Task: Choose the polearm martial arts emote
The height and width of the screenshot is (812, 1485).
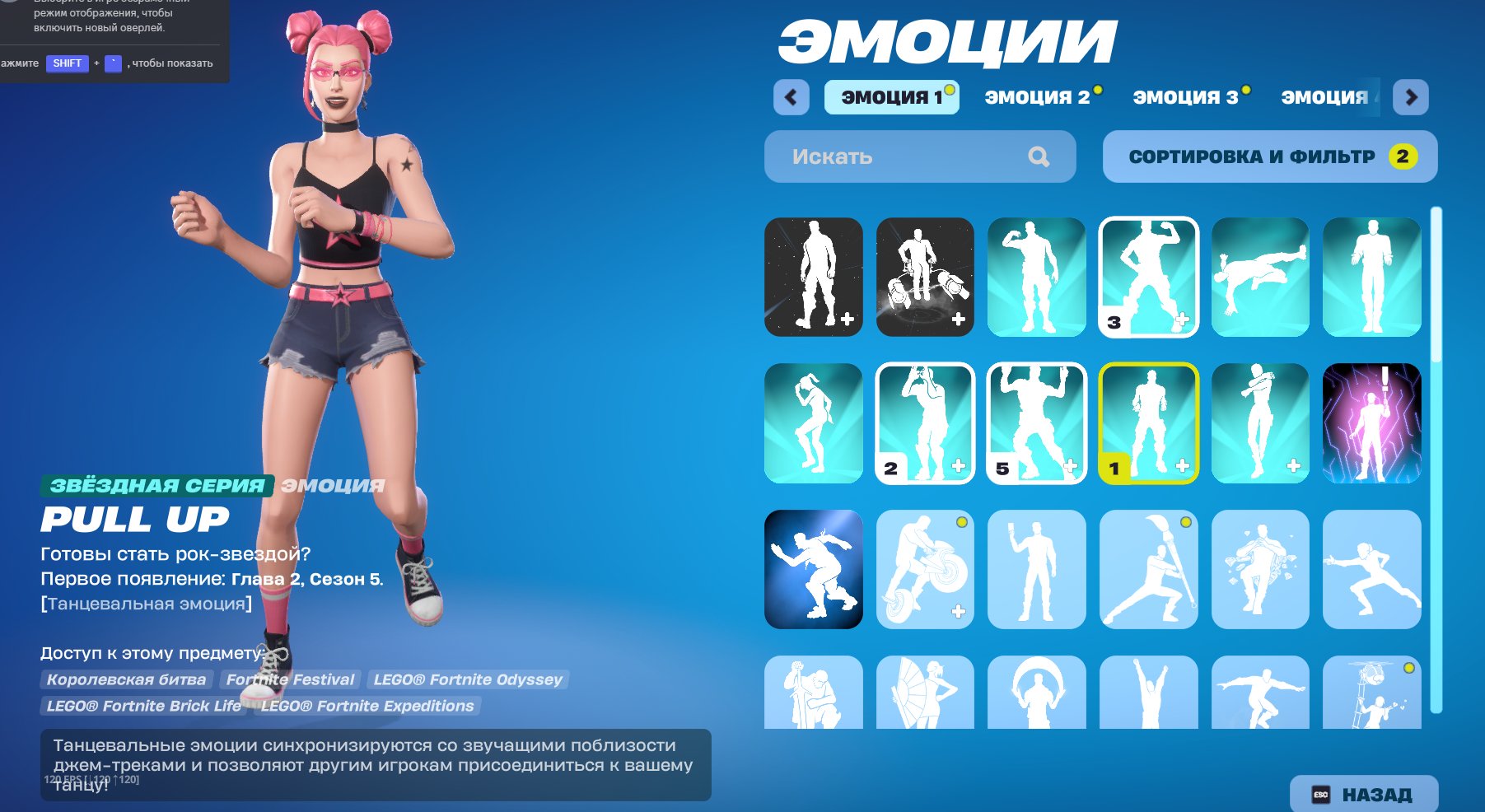Action: (x=1150, y=568)
